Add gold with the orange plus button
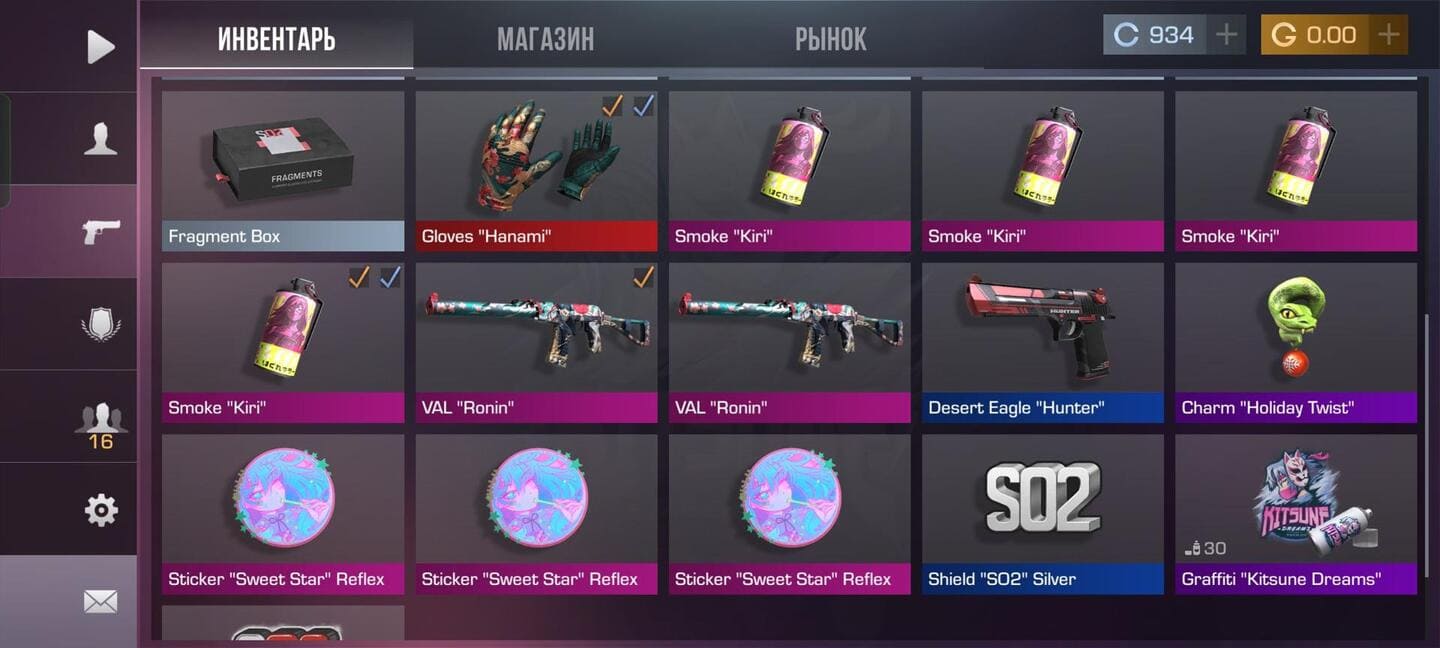This screenshot has width=1440, height=648. (x=1388, y=35)
